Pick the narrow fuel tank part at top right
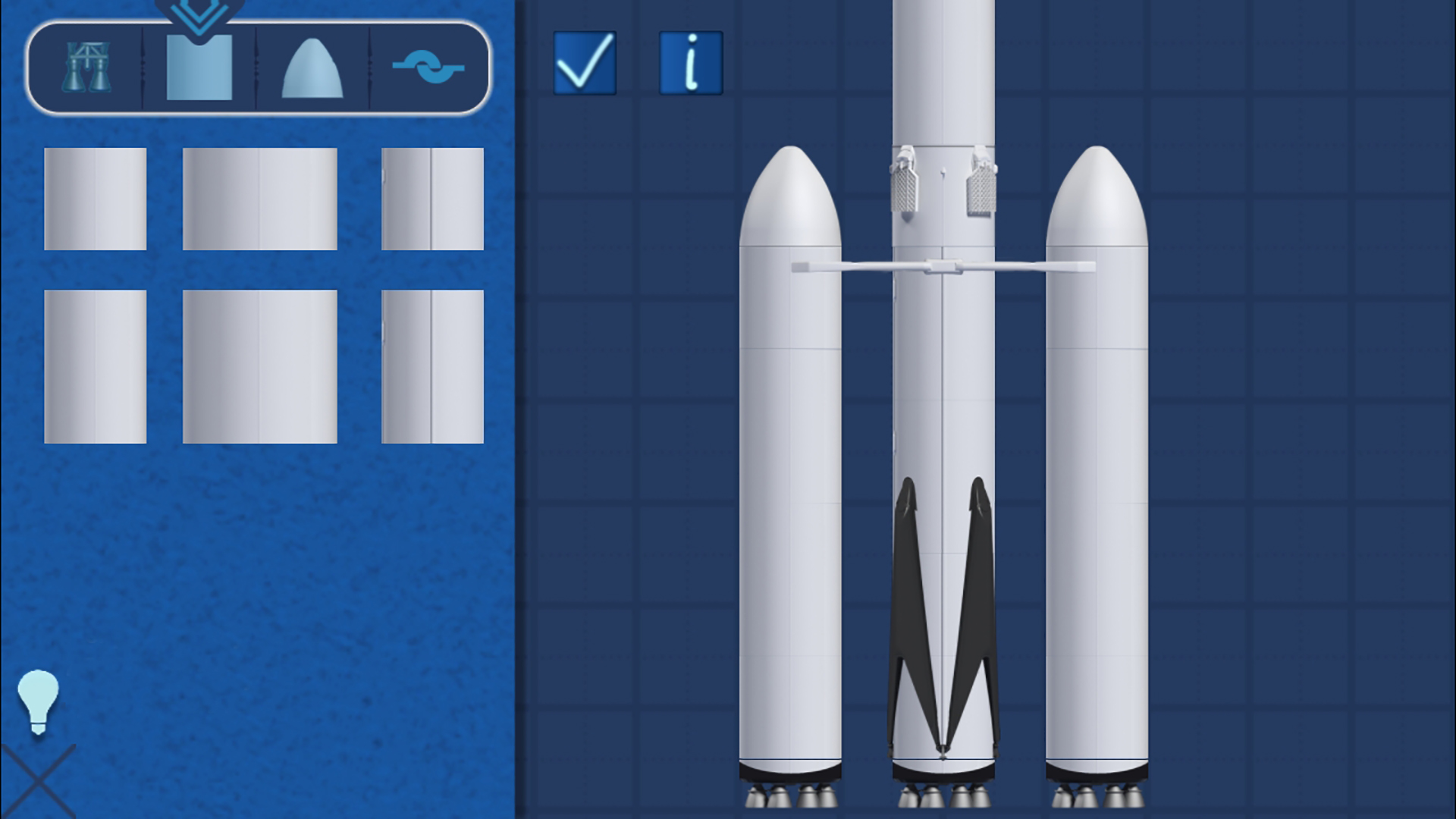Image resolution: width=1456 pixels, height=819 pixels. (x=432, y=197)
